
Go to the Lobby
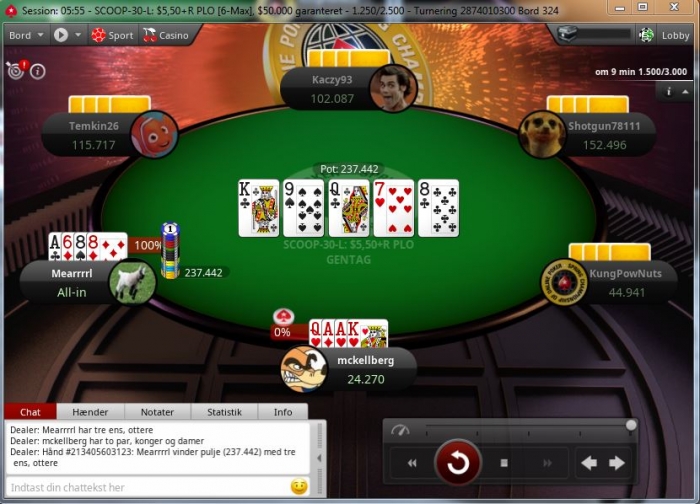click(666, 34)
